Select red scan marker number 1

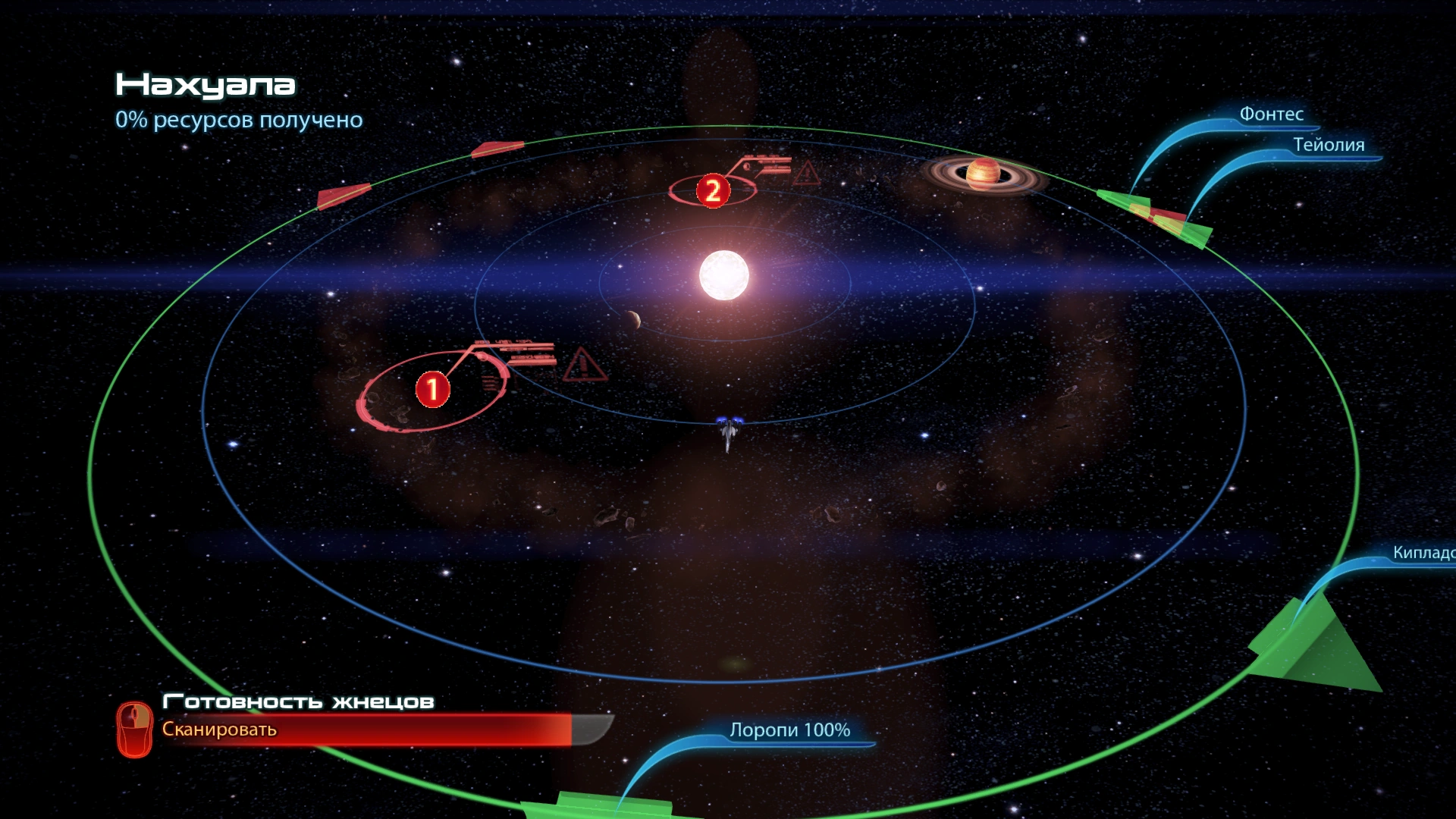(x=433, y=389)
